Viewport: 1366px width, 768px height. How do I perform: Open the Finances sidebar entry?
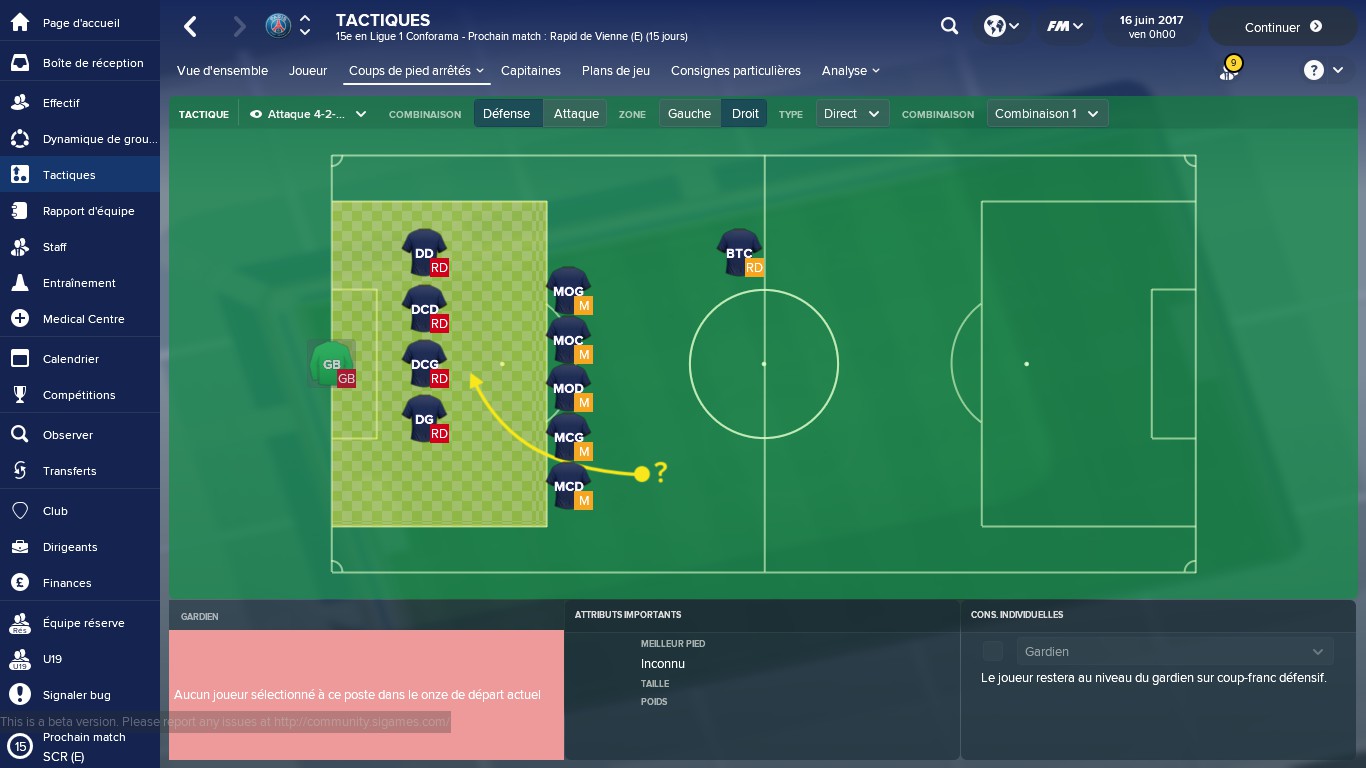pyautogui.click(x=66, y=583)
